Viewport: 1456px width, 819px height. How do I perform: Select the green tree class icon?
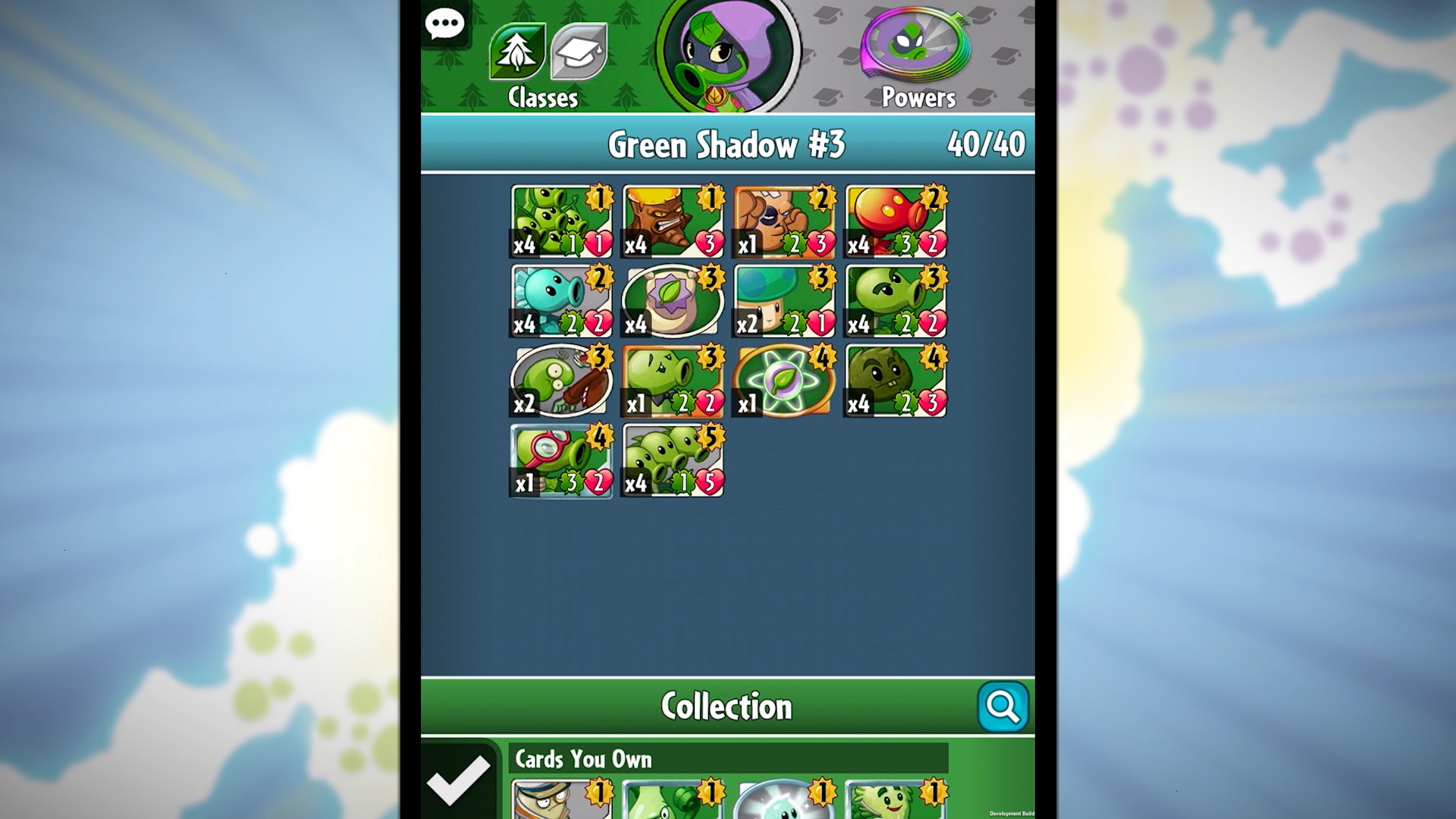point(517,52)
